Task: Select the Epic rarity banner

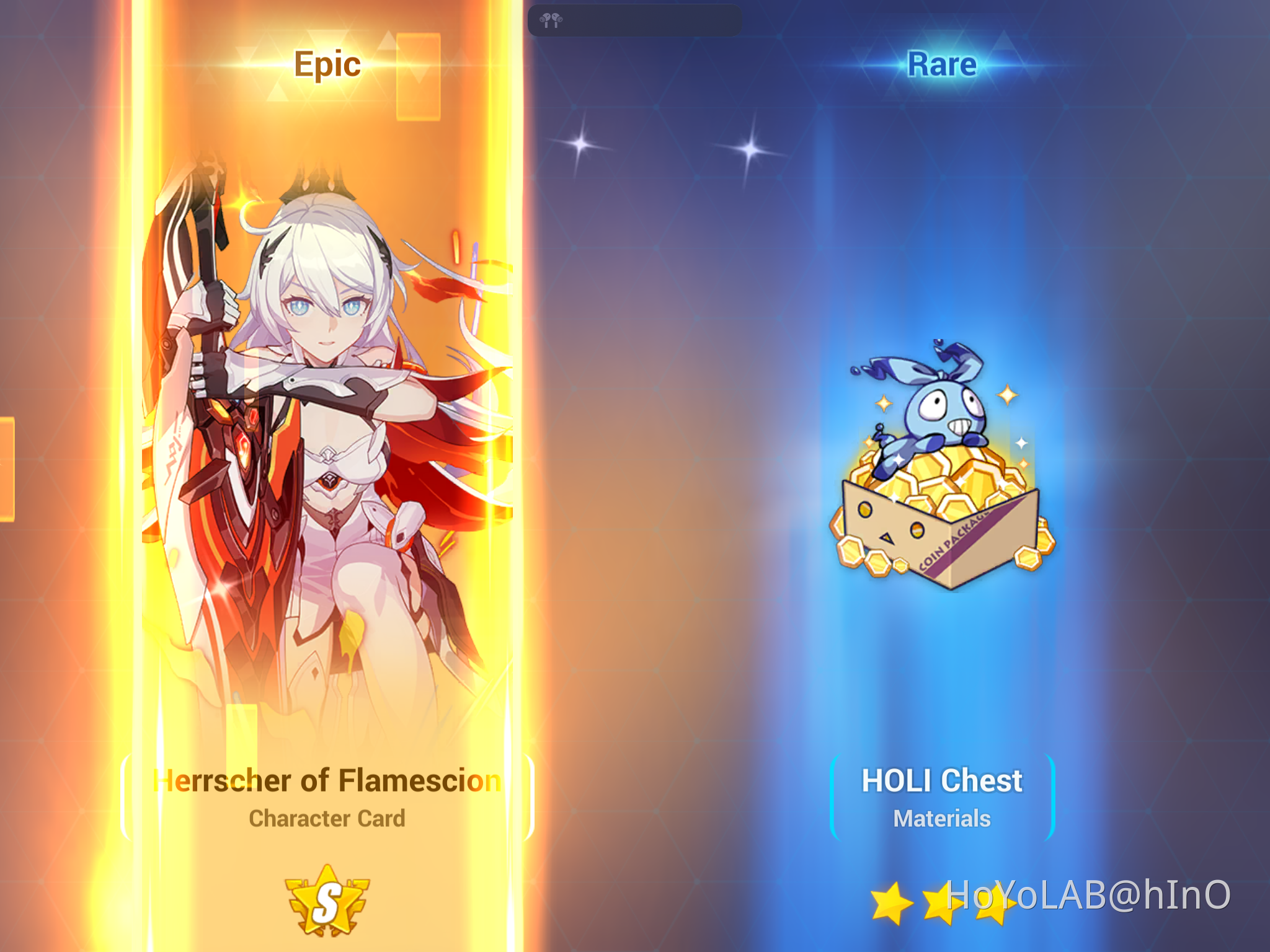Action: point(327,64)
